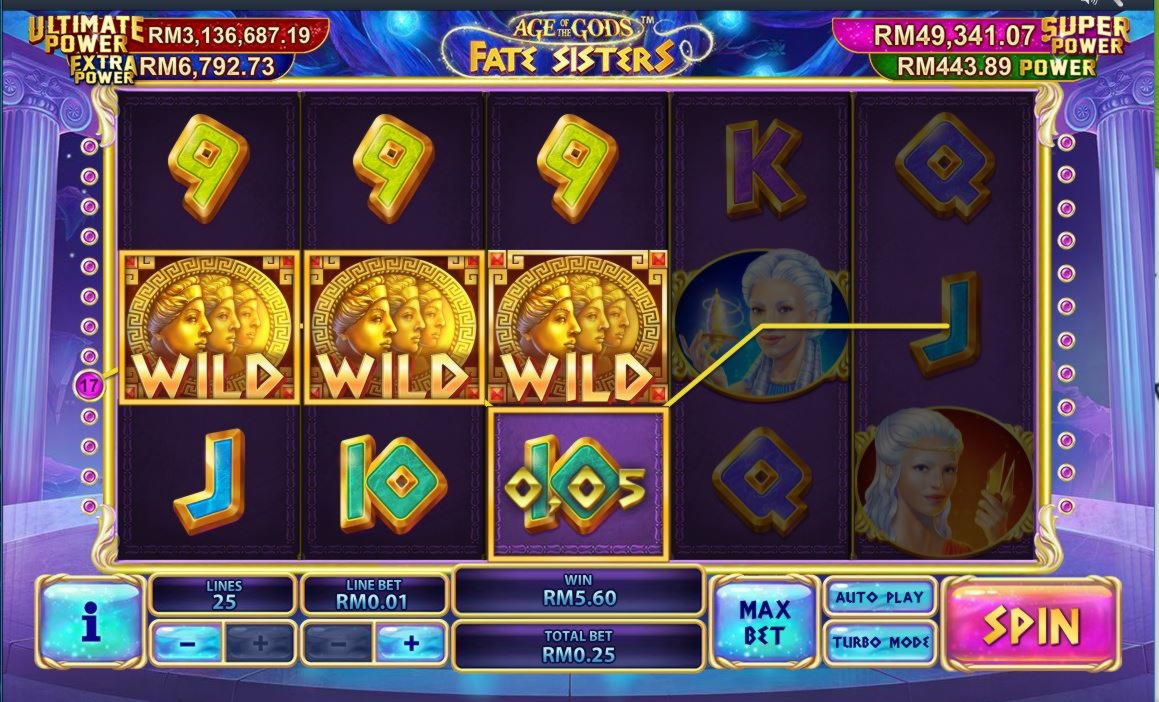Spin the reels
1159x702 pixels.
pyautogui.click(x=1032, y=625)
